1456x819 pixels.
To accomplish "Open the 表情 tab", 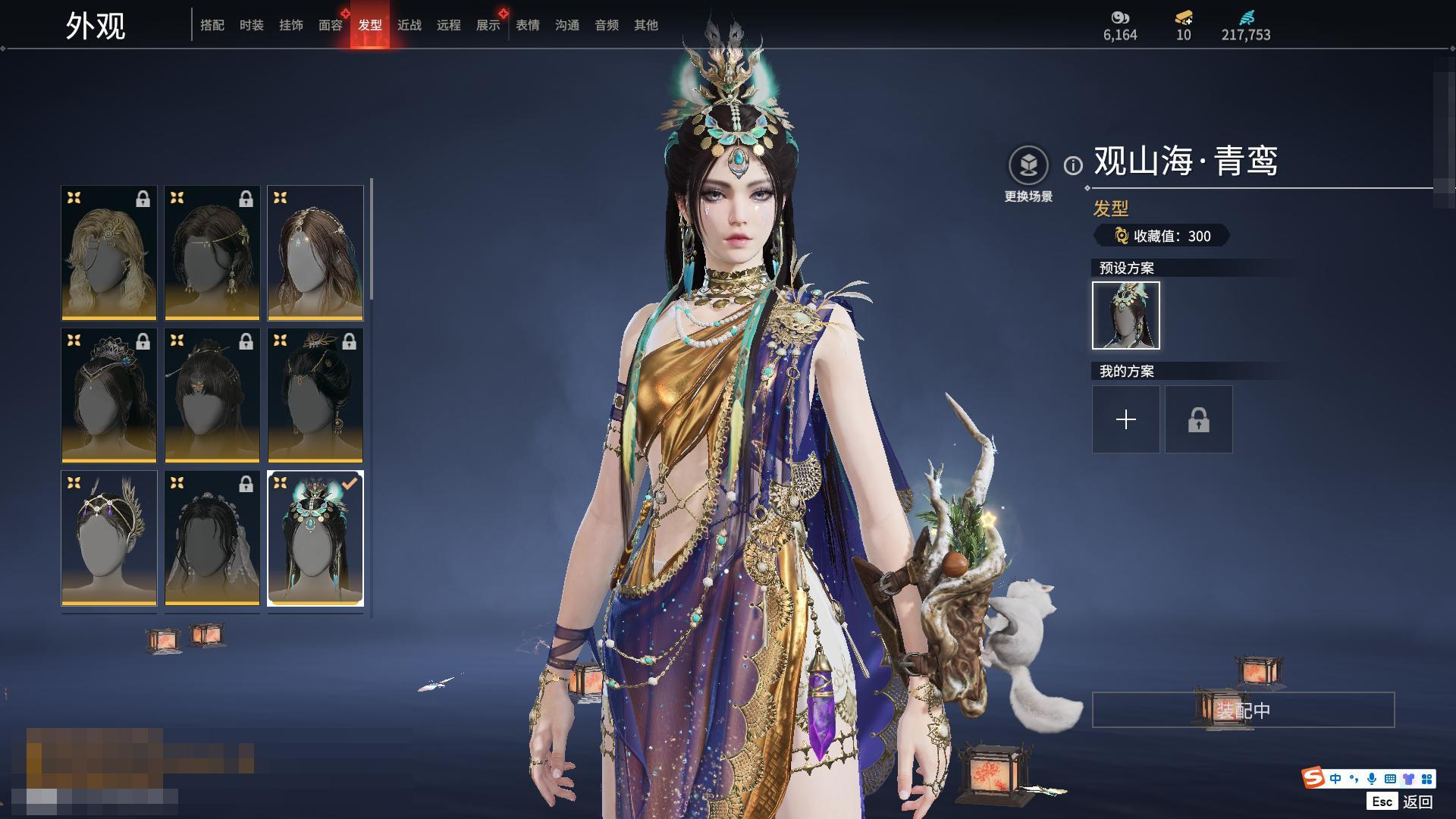I will click(x=528, y=25).
